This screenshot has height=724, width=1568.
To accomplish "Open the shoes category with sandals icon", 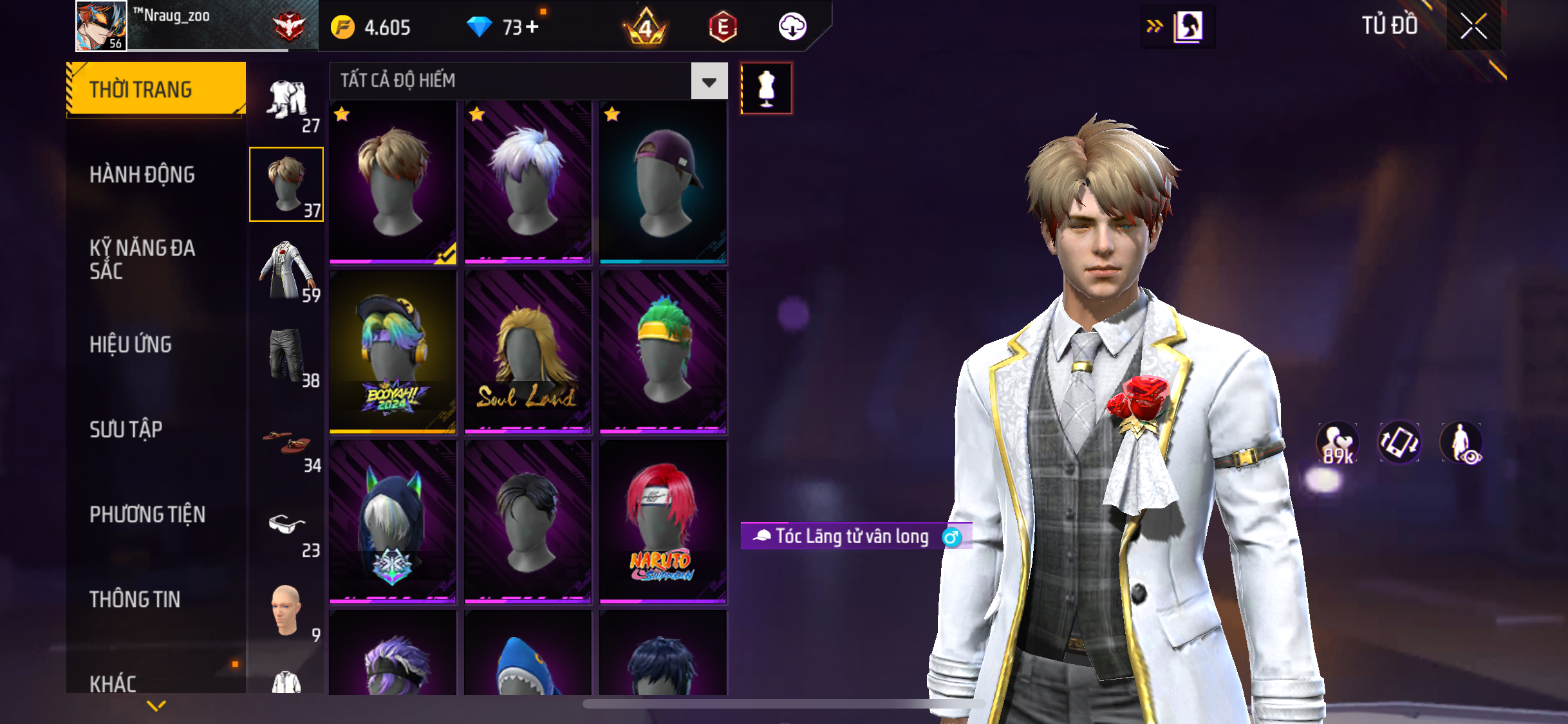I will 287,445.
